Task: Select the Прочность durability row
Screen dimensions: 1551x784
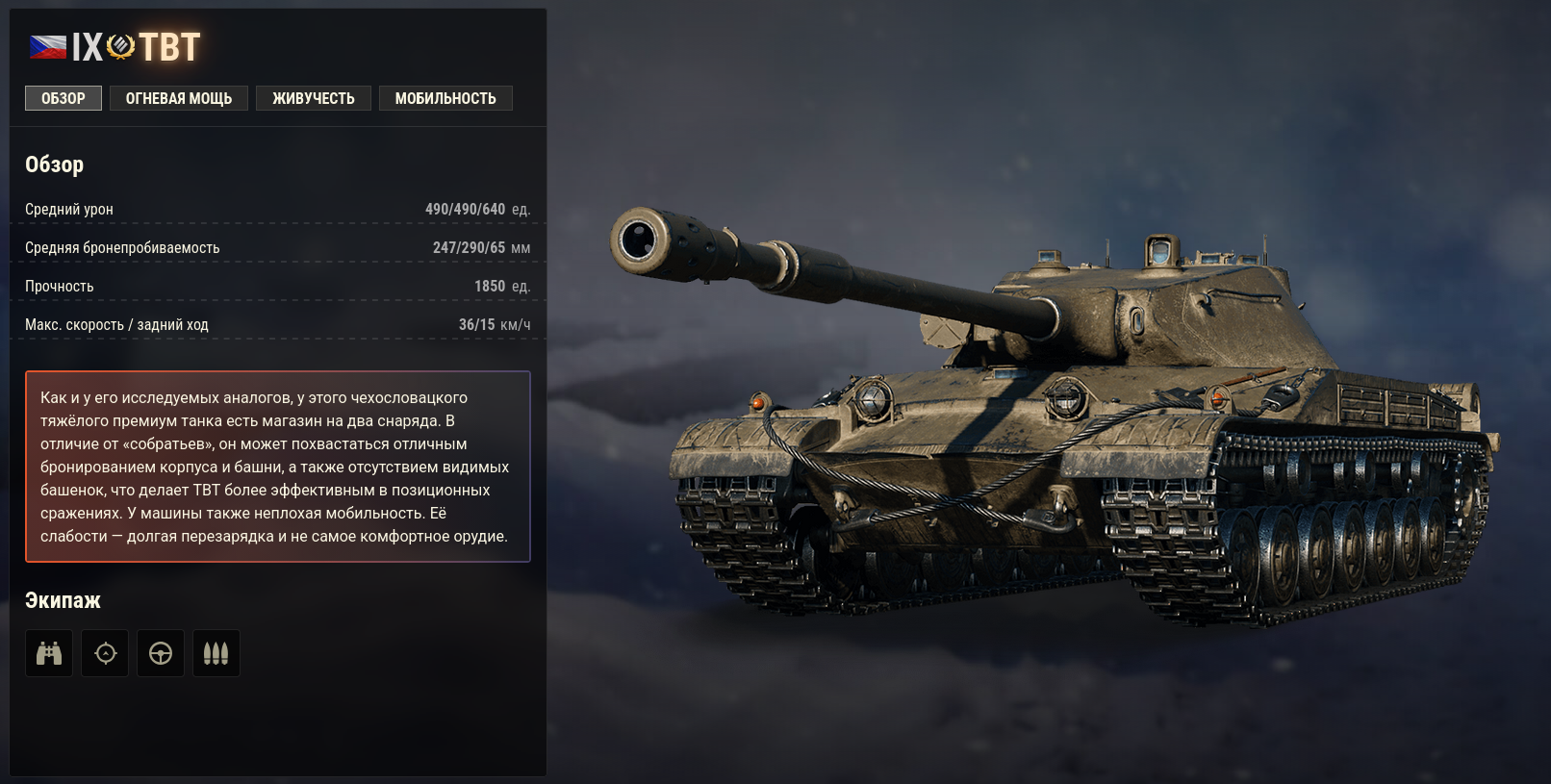Action: 279,286
